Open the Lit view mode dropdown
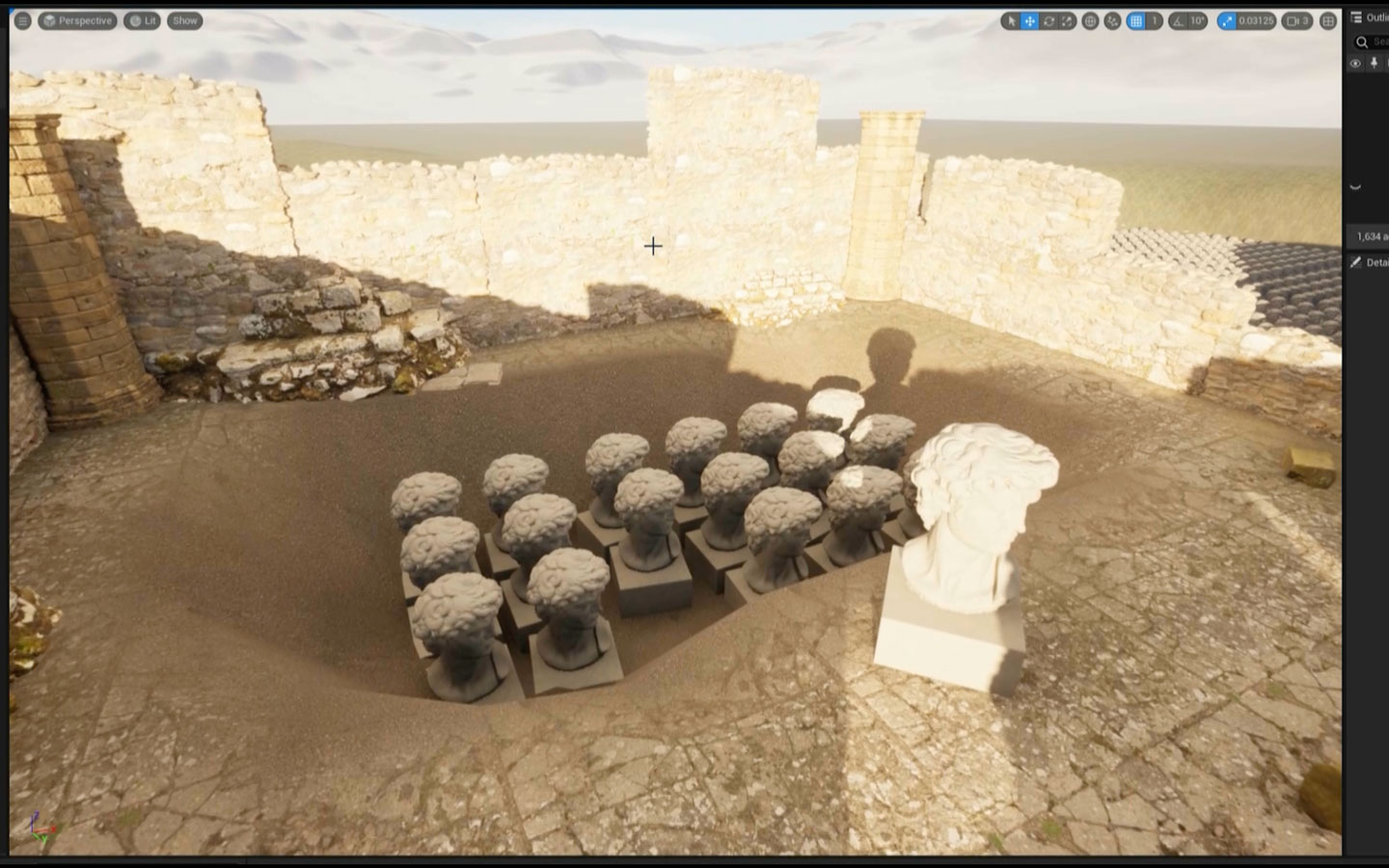The image size is (1389, 868). [x=143, y=20]
